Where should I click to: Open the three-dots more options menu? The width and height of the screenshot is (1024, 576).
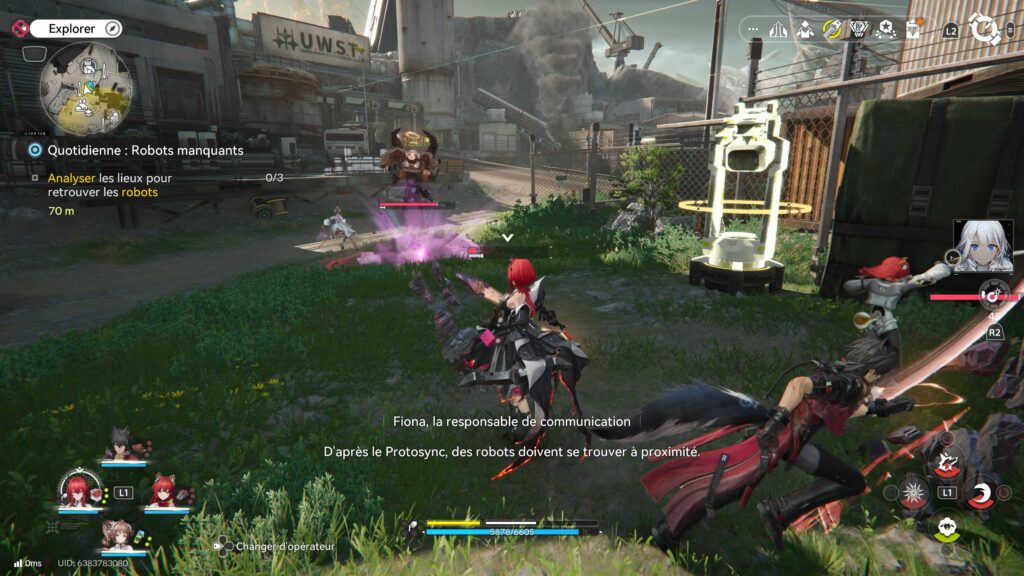click(x=751, y=30)
